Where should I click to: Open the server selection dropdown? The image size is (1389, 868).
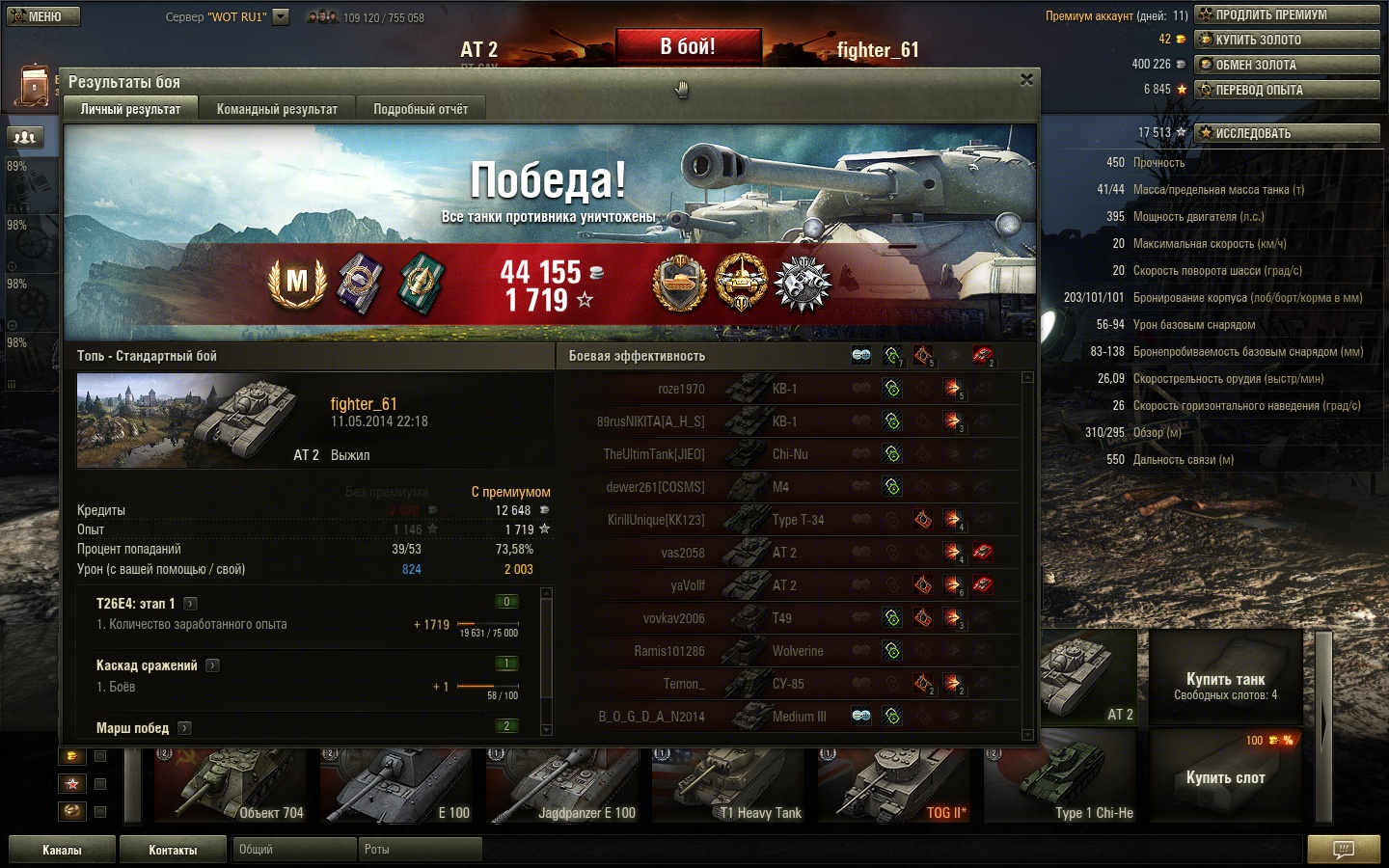point(281,16)
